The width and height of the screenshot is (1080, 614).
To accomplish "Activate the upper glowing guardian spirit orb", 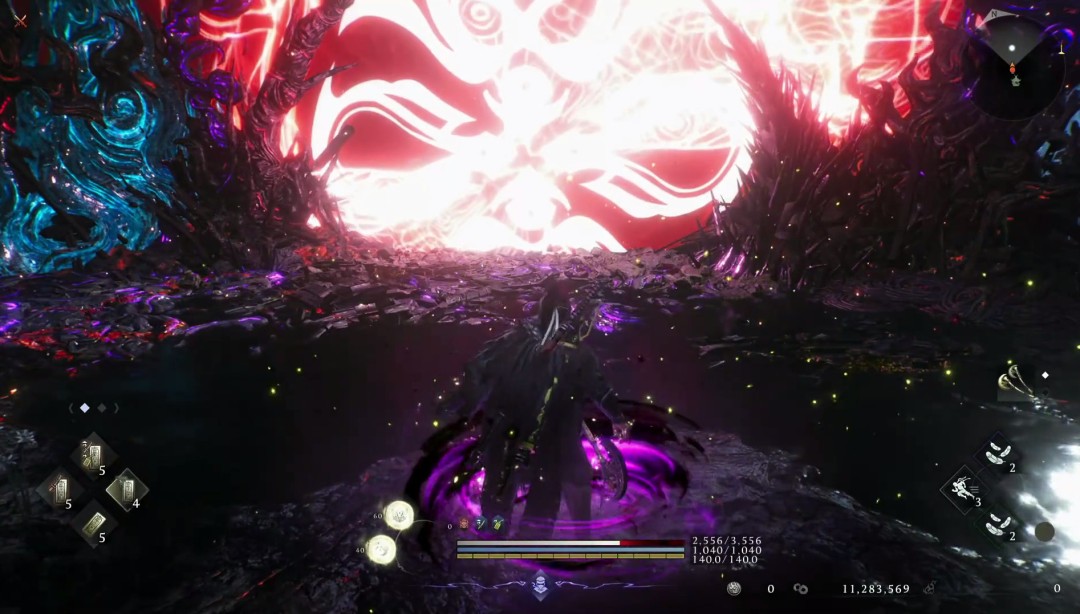I will (x=399, y=515).
